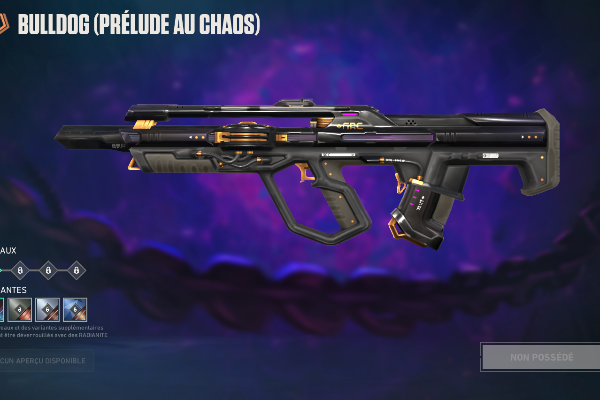Select the currently active purple variant swatch

[2, 310]
